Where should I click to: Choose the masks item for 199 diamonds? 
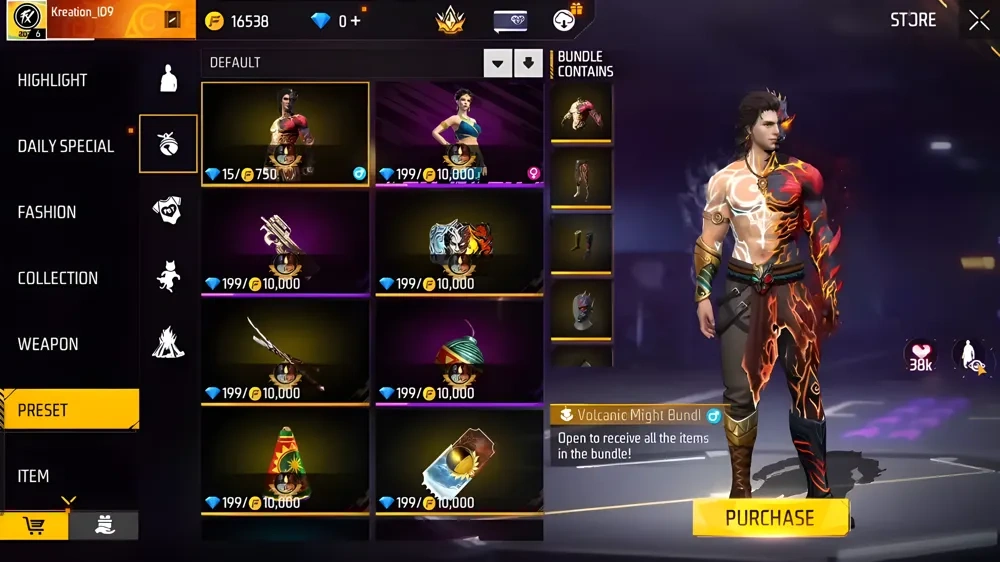pyautogui.click(x=460, y=243)
